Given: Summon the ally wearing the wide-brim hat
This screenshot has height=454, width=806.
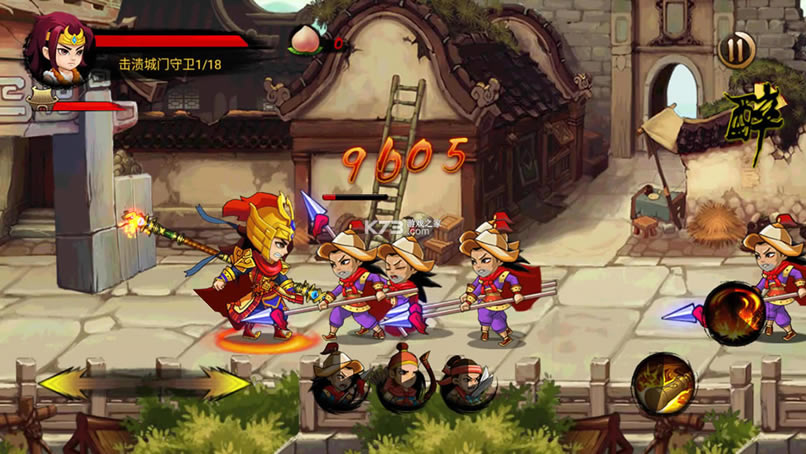Looking at the screenshot, I should [339, 378].
